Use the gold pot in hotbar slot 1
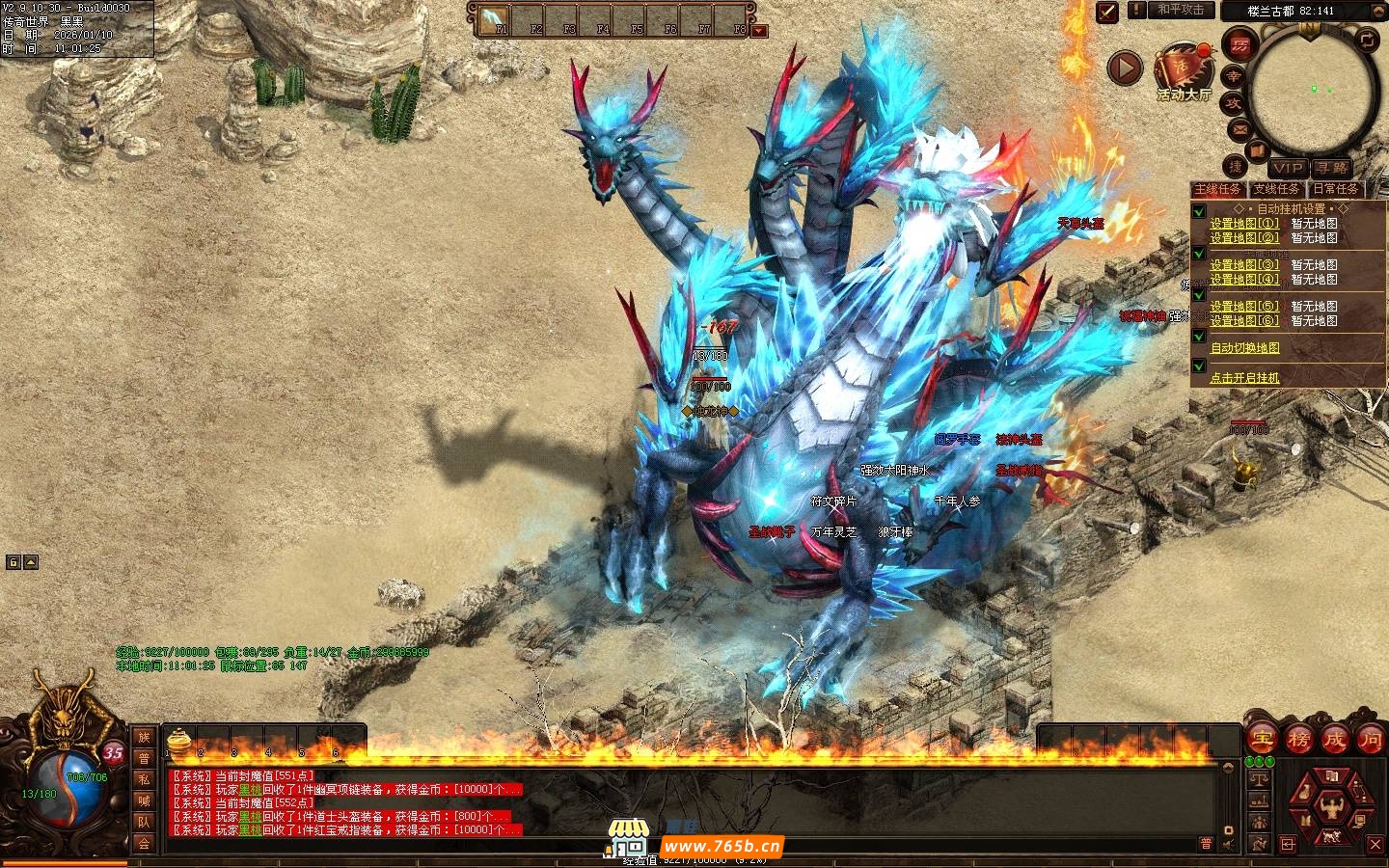The height and width of the screenshot is (868, 1389). (178, 741)
